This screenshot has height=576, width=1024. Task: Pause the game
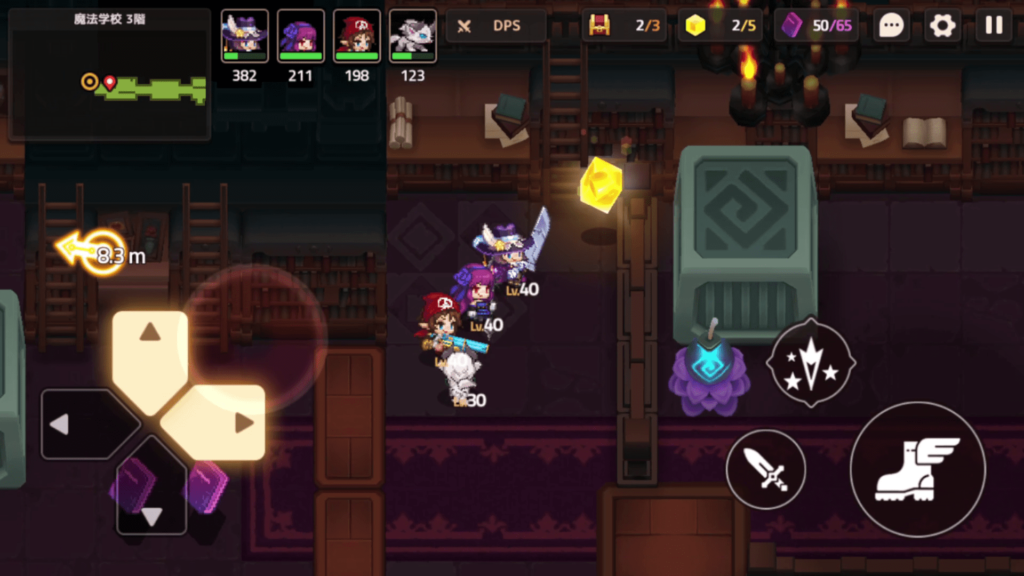click(x=994, y=25)
